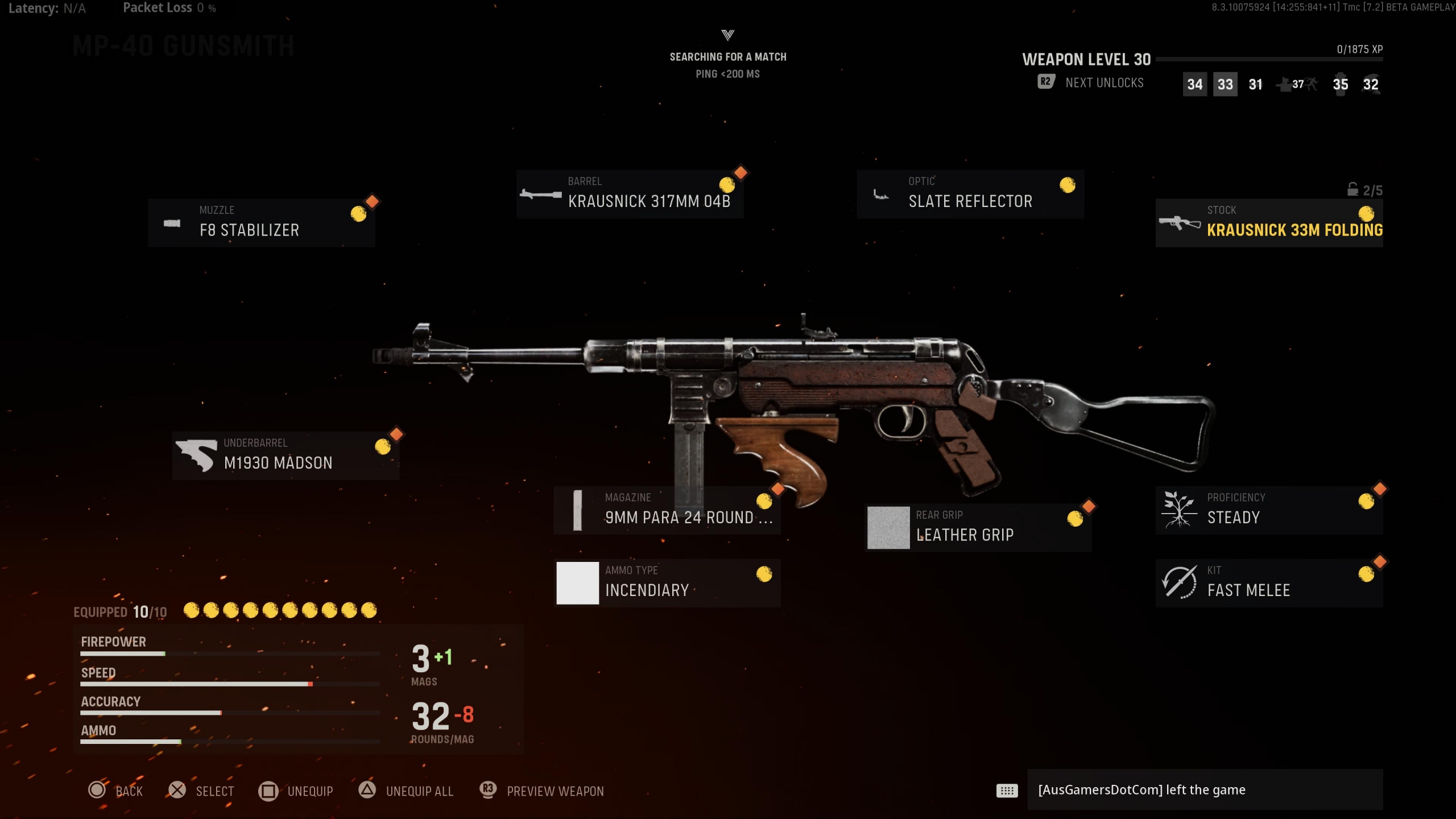This screenshot has height=819, width=1456.
Task: Choose Unequip All attachments
Action: pos(406,791)
